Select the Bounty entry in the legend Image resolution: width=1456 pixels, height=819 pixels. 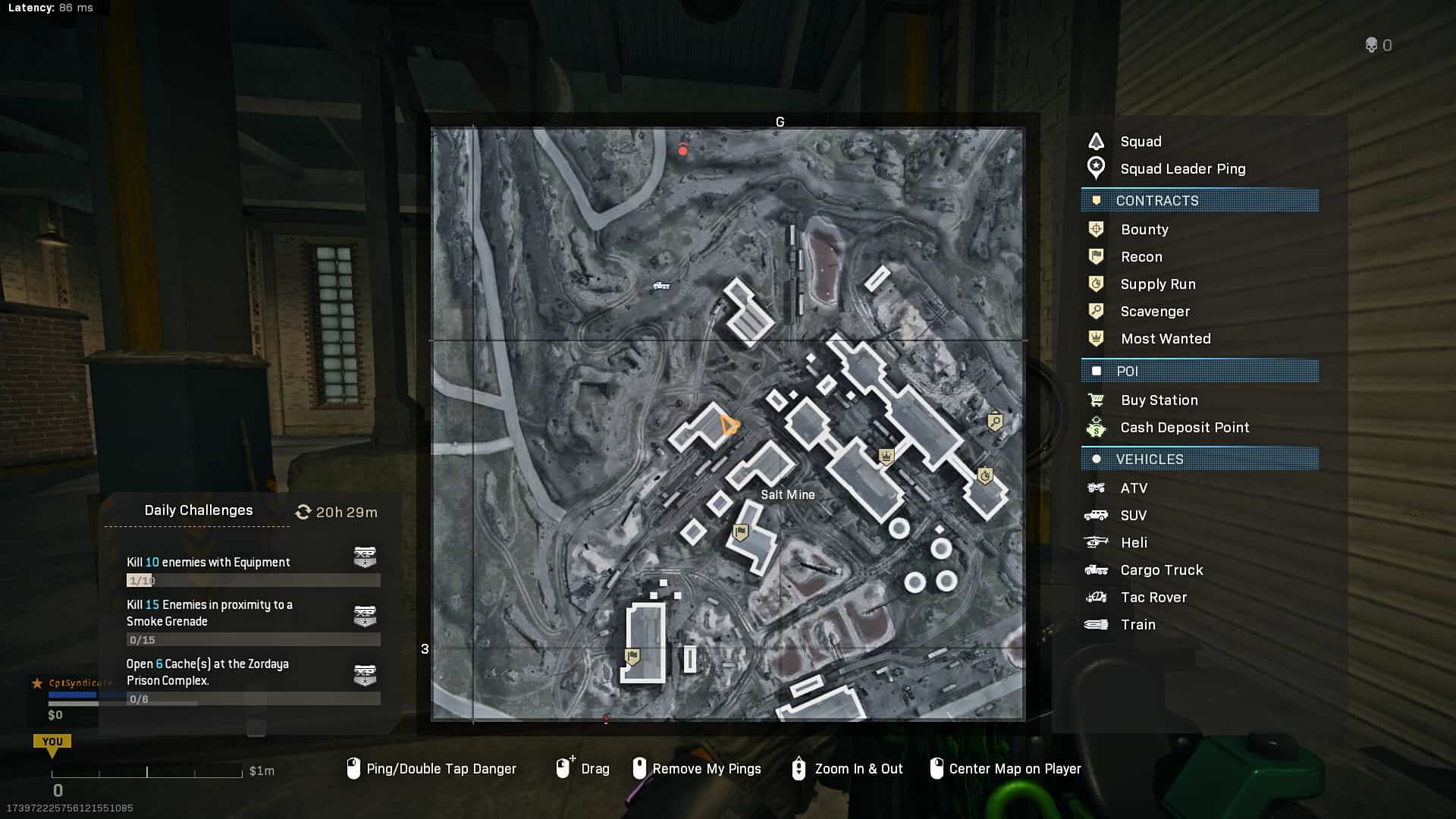pyautogui.click(x=1144, y=230)
